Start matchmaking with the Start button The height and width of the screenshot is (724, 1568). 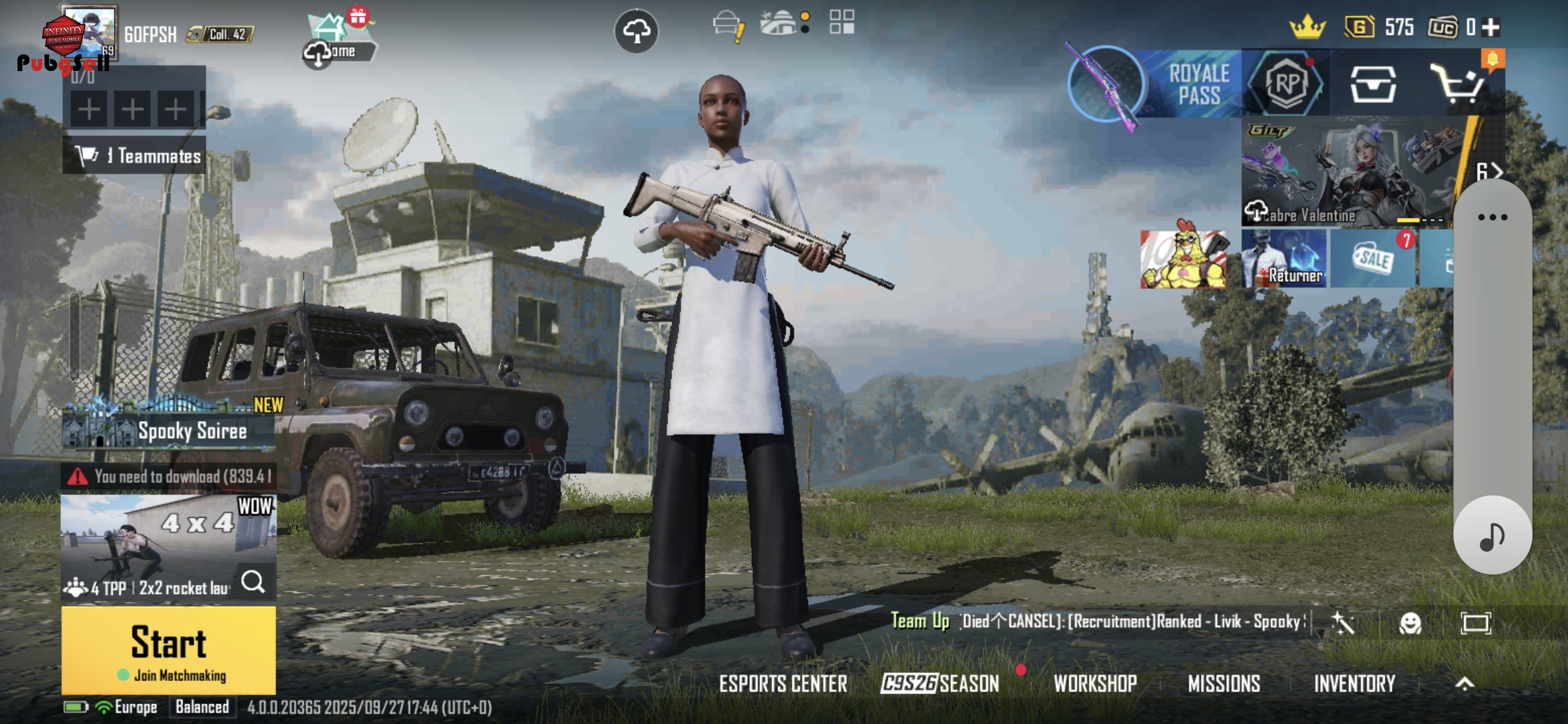click(x=168, y=650)
